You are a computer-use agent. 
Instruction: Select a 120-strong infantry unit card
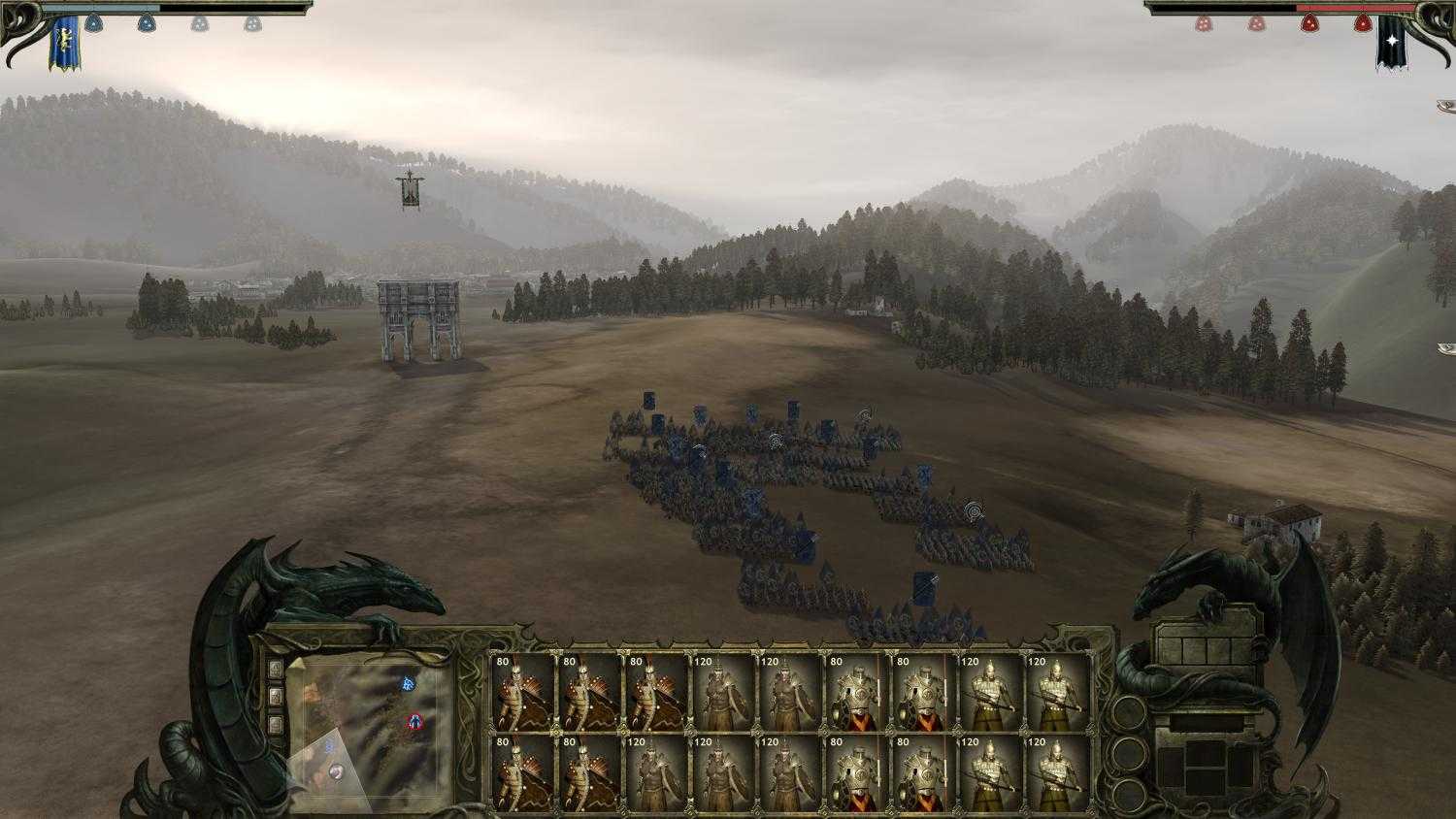click(x=723, y=694)
